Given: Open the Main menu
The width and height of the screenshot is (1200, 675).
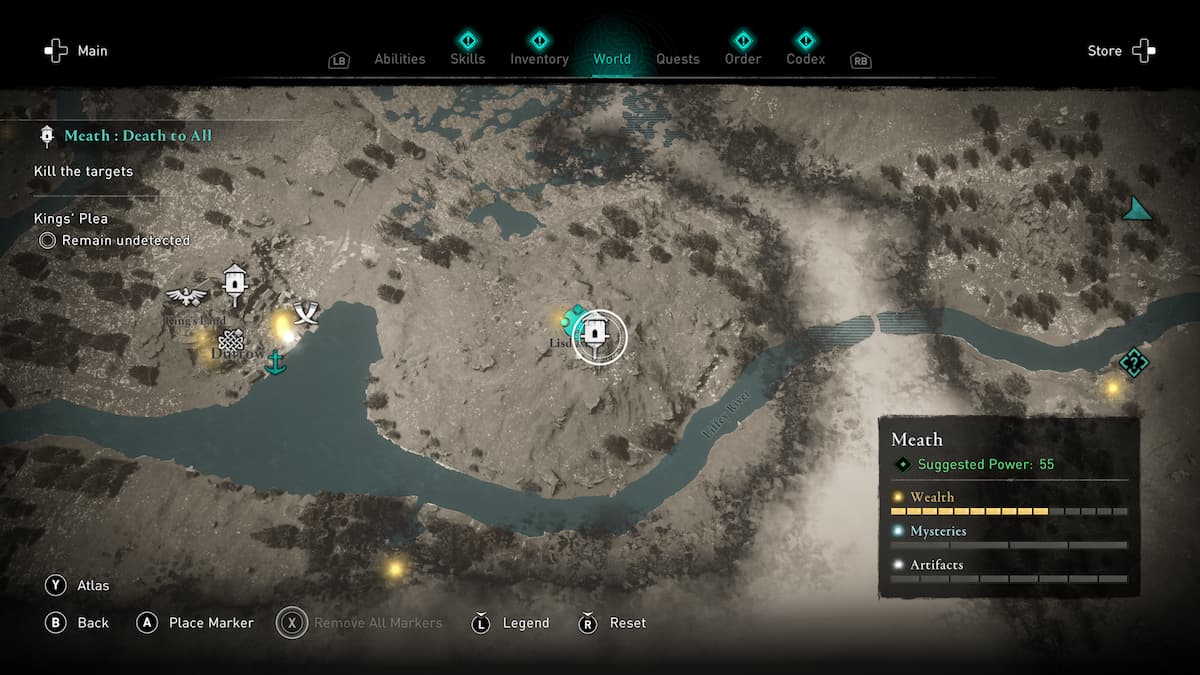Looking at the screenshot, I should [x=75, y=51].
